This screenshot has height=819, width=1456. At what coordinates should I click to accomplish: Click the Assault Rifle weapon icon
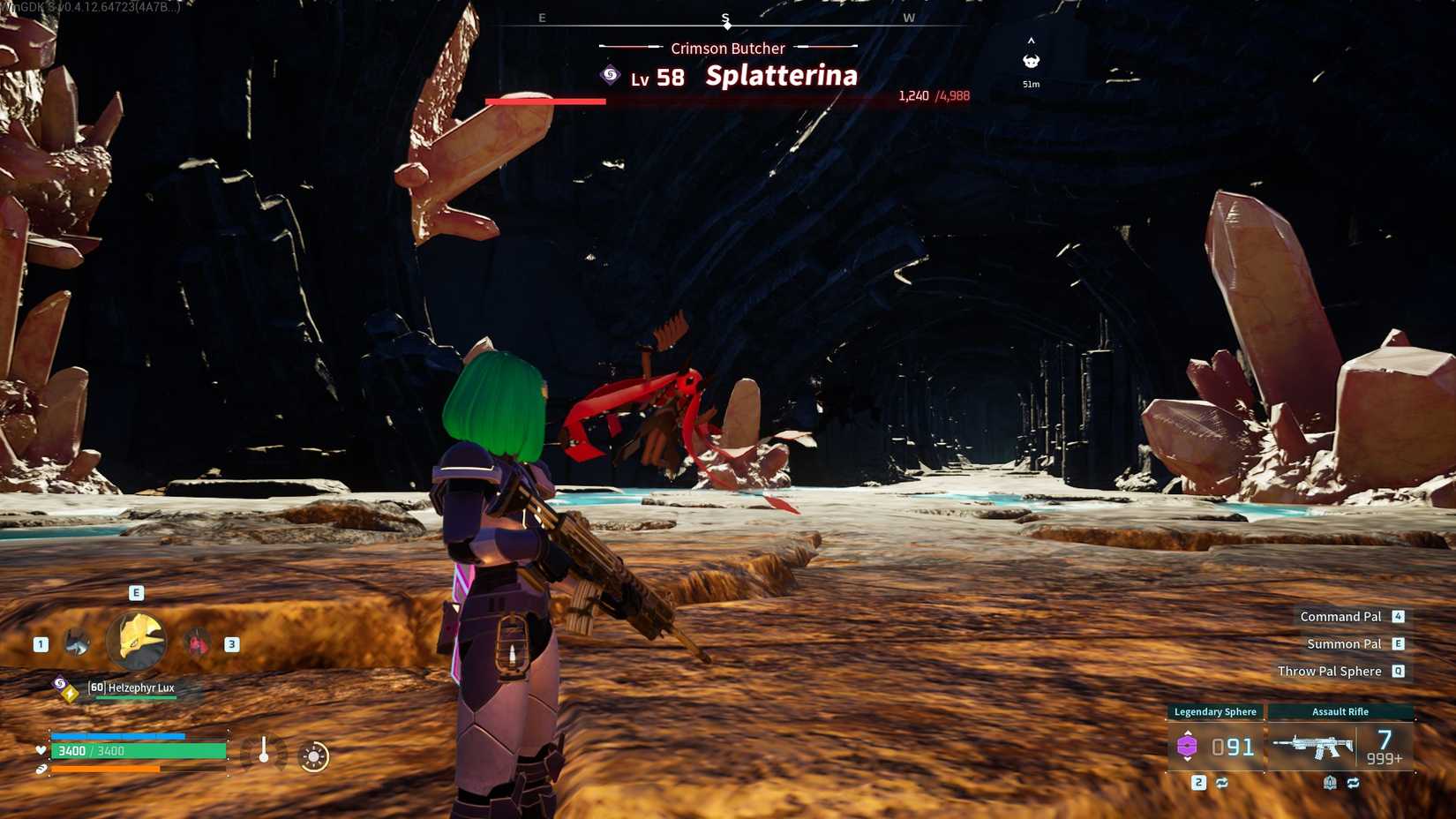[1314, 746]
